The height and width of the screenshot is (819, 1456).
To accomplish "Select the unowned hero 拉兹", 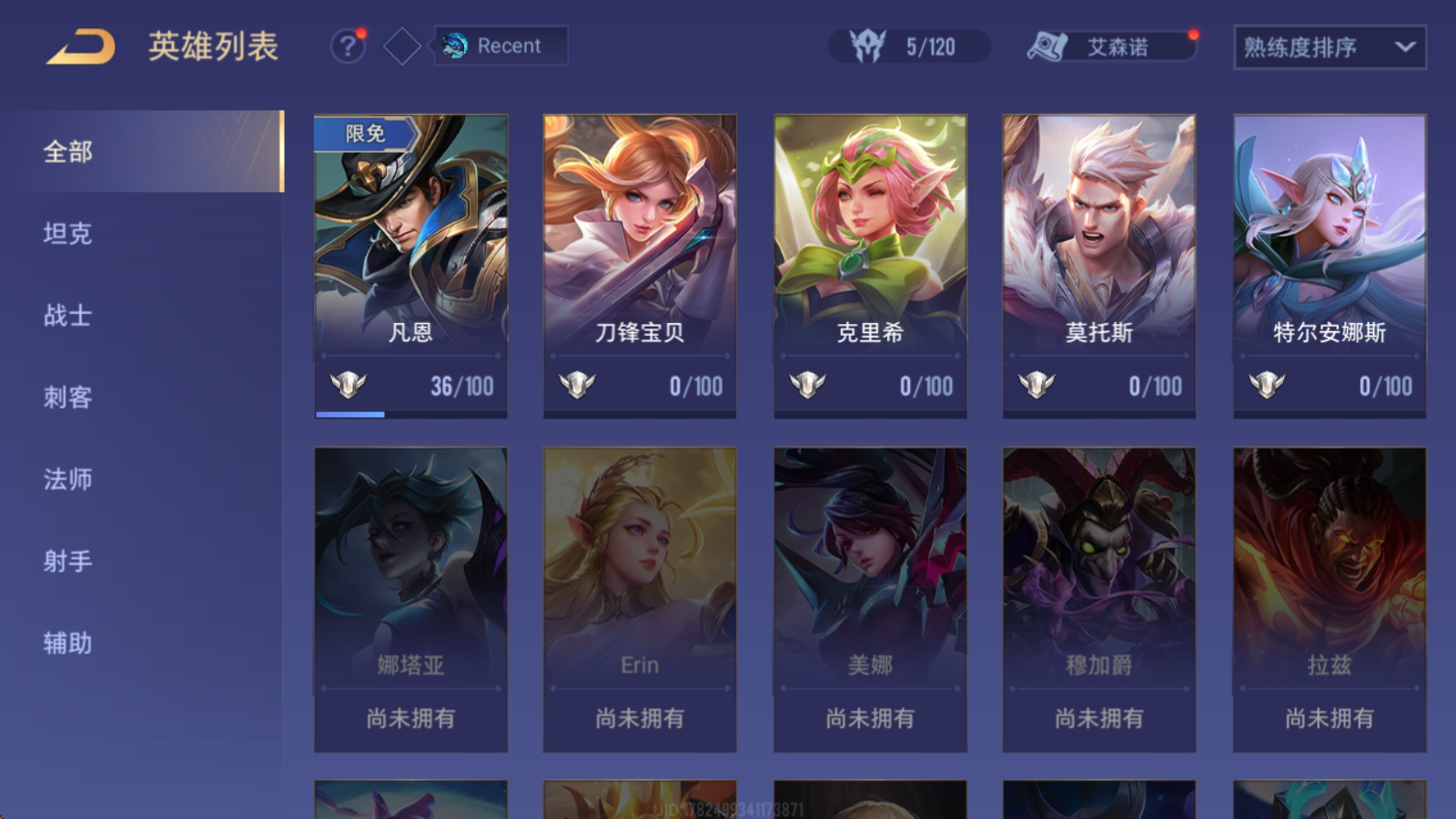I will coord(1330,598).
